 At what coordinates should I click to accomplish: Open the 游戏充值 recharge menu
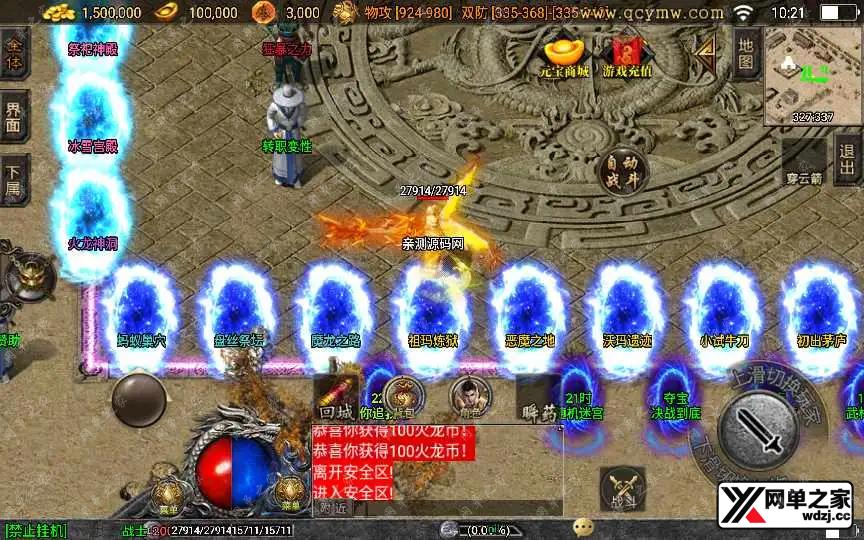click(627, 56)
